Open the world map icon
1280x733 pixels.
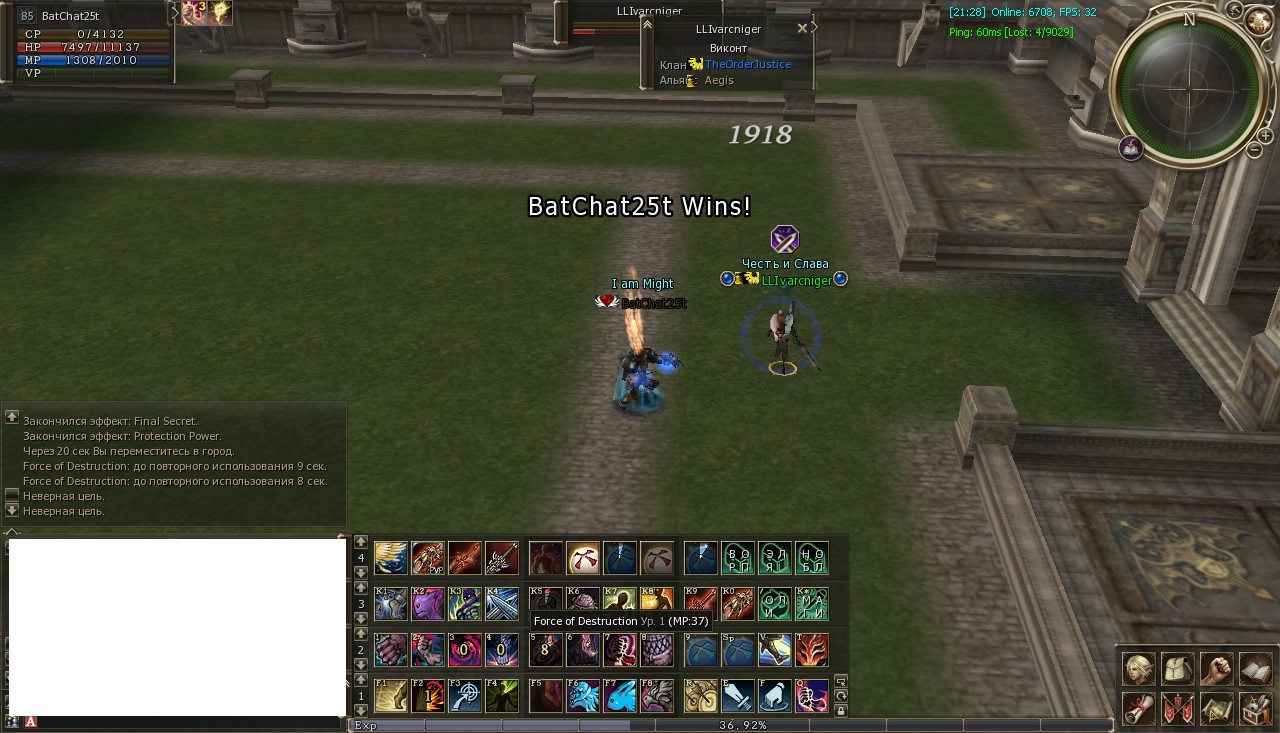[x=1216, y=708]
